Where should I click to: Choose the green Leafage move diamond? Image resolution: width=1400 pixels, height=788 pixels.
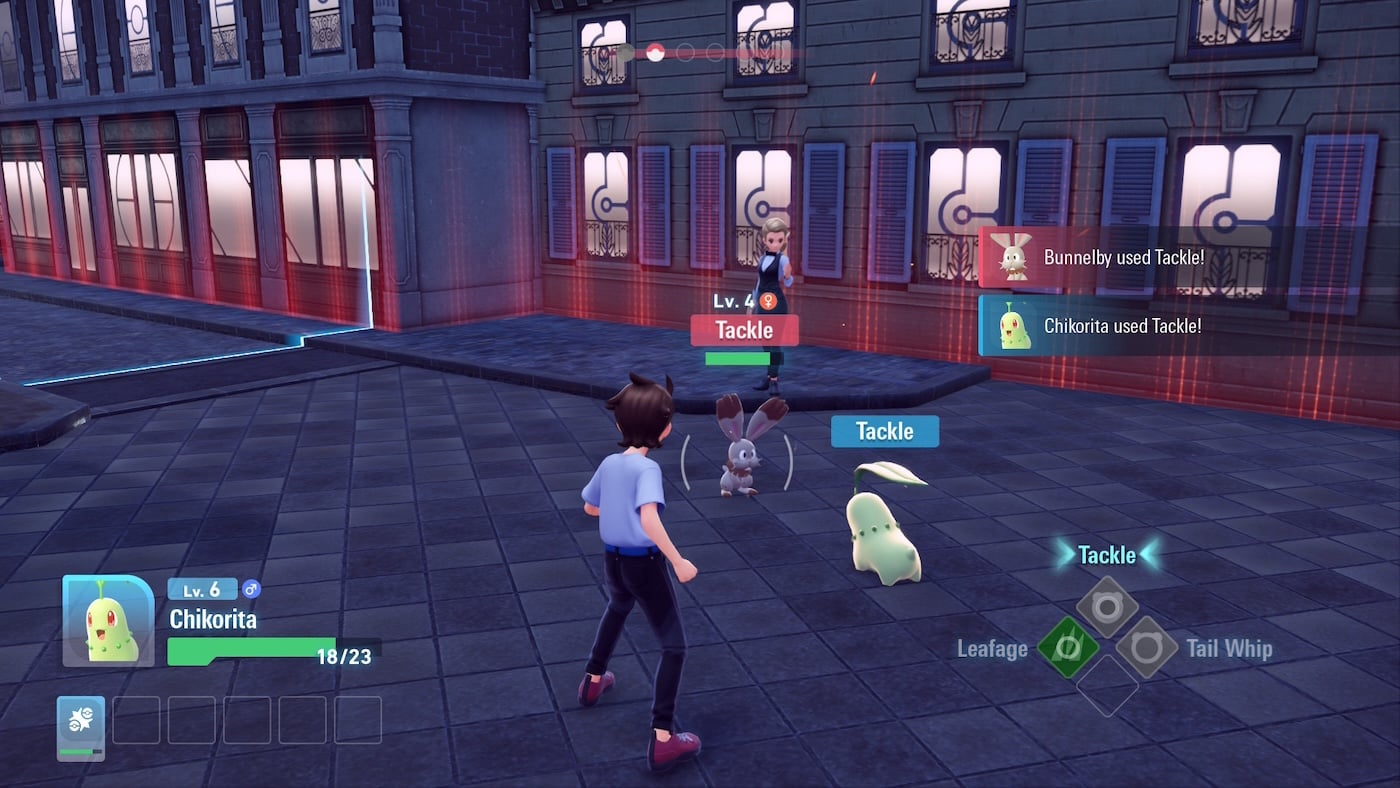(1067, 647)
